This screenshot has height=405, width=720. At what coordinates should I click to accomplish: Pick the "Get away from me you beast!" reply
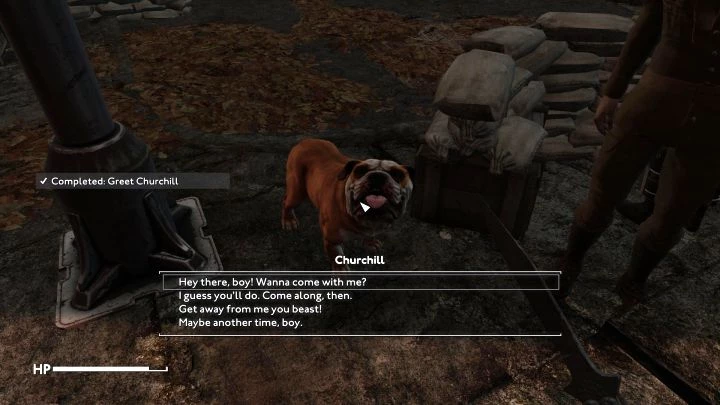[250, 309]
